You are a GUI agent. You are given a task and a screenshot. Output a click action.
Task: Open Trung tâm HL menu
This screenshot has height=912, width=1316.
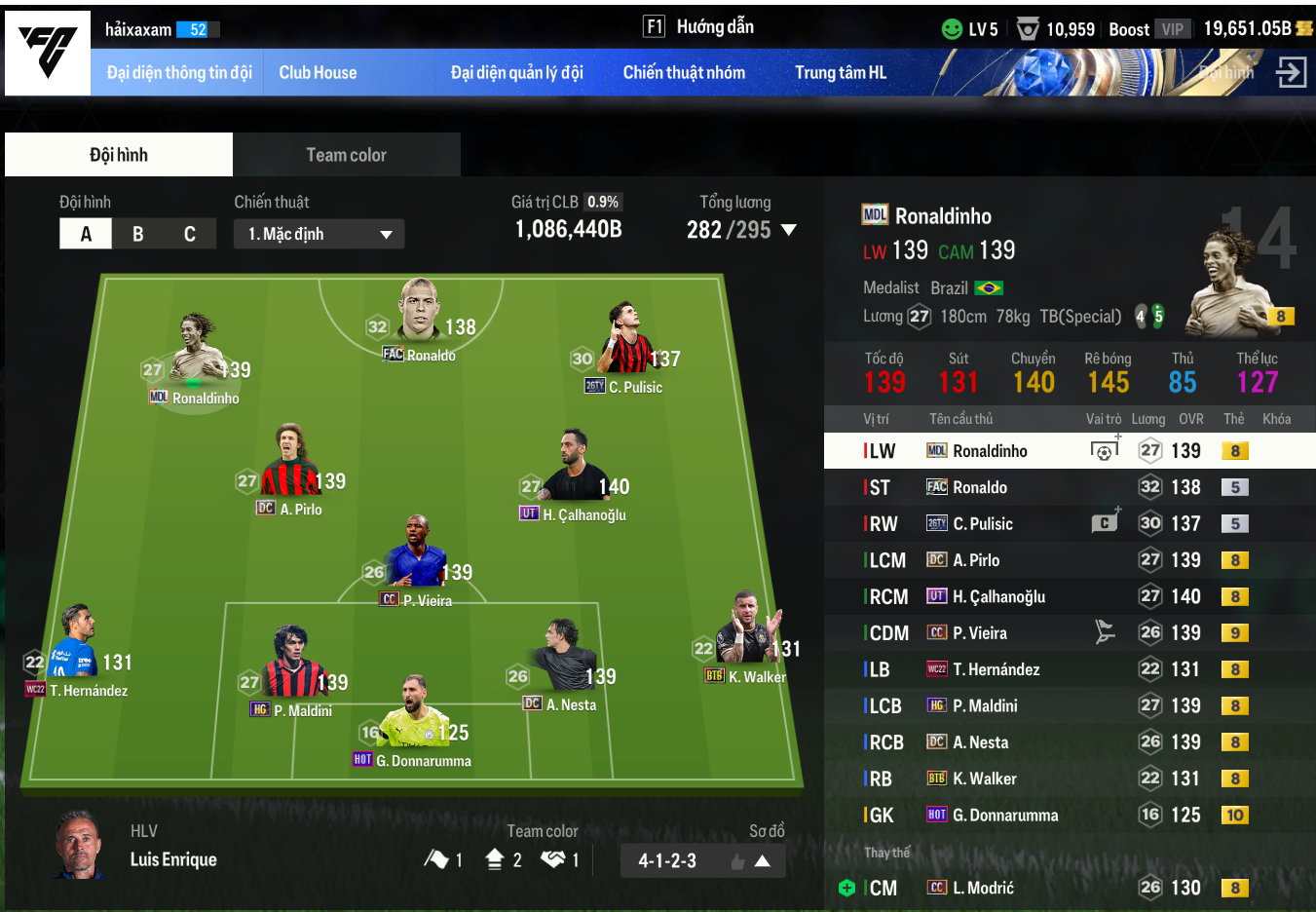coord(840,73)
